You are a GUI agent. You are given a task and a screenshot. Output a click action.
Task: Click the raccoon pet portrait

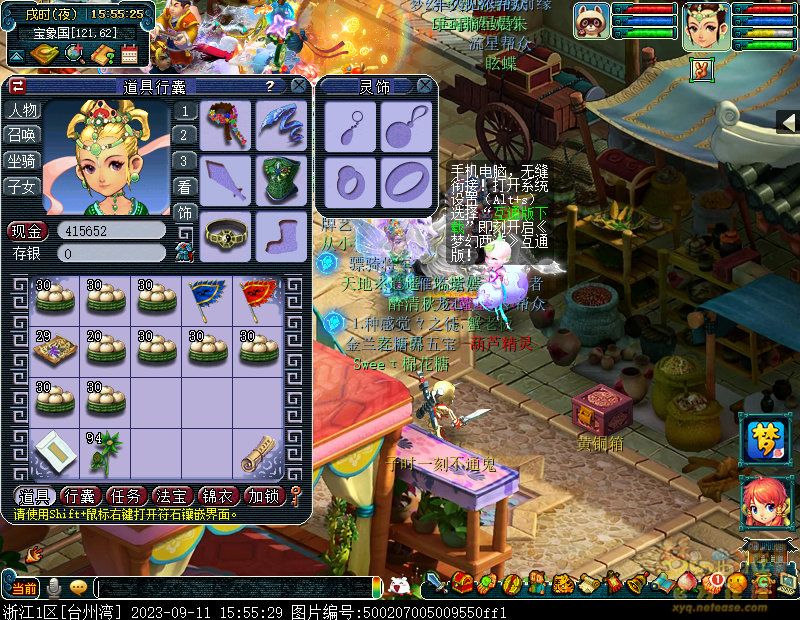(x=591, y=20)
